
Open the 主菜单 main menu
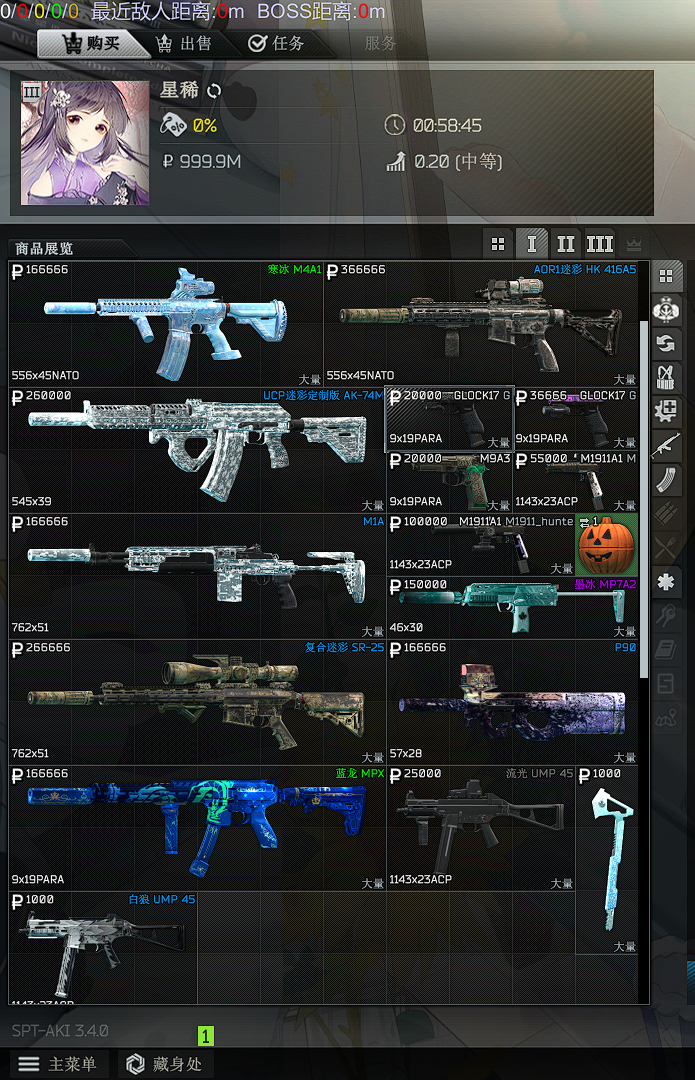[x=58, y=1064]
